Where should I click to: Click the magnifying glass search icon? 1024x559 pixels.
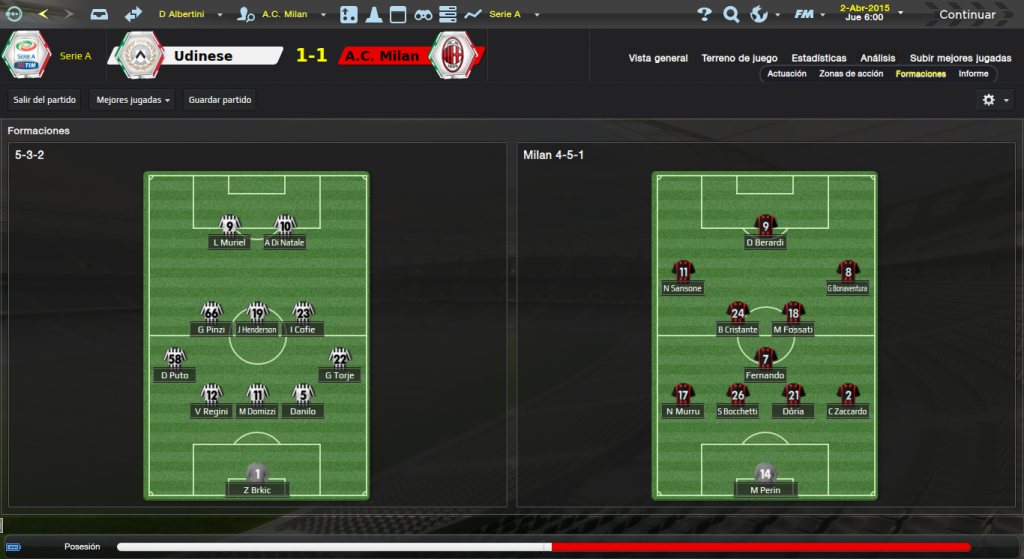point(731,14)
